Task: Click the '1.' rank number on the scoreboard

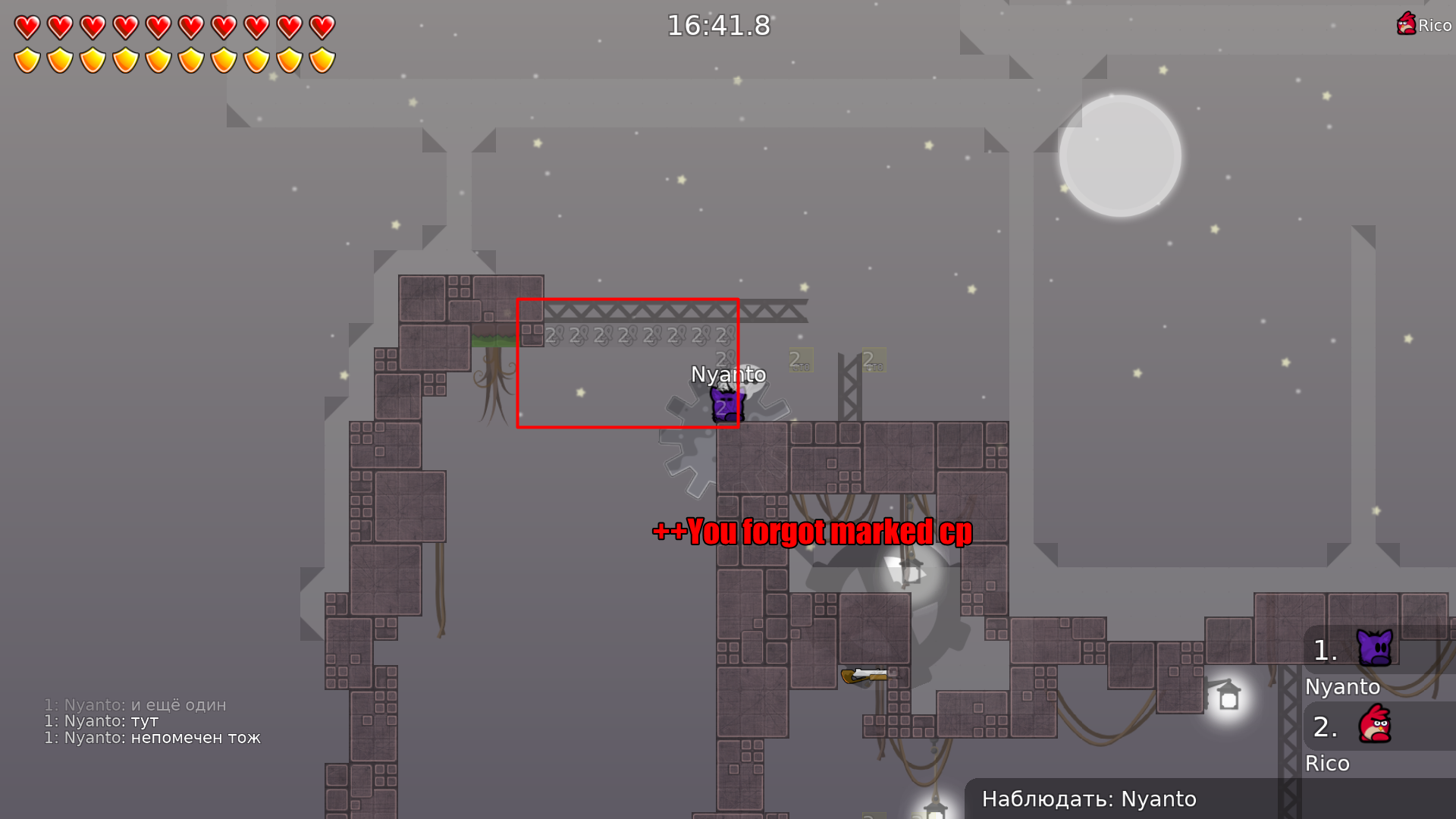Action: click(x=1323, y=649)
